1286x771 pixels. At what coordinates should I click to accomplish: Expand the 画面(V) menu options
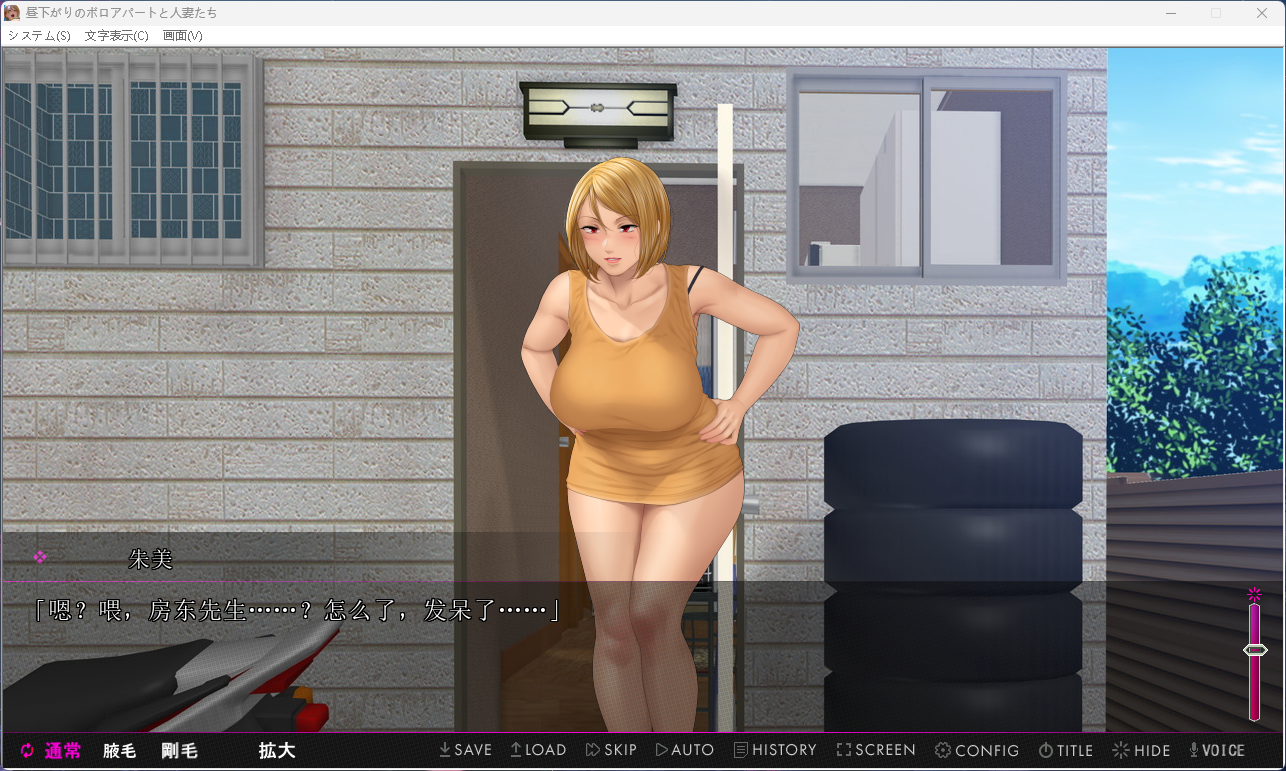click(x=182, y=34)
